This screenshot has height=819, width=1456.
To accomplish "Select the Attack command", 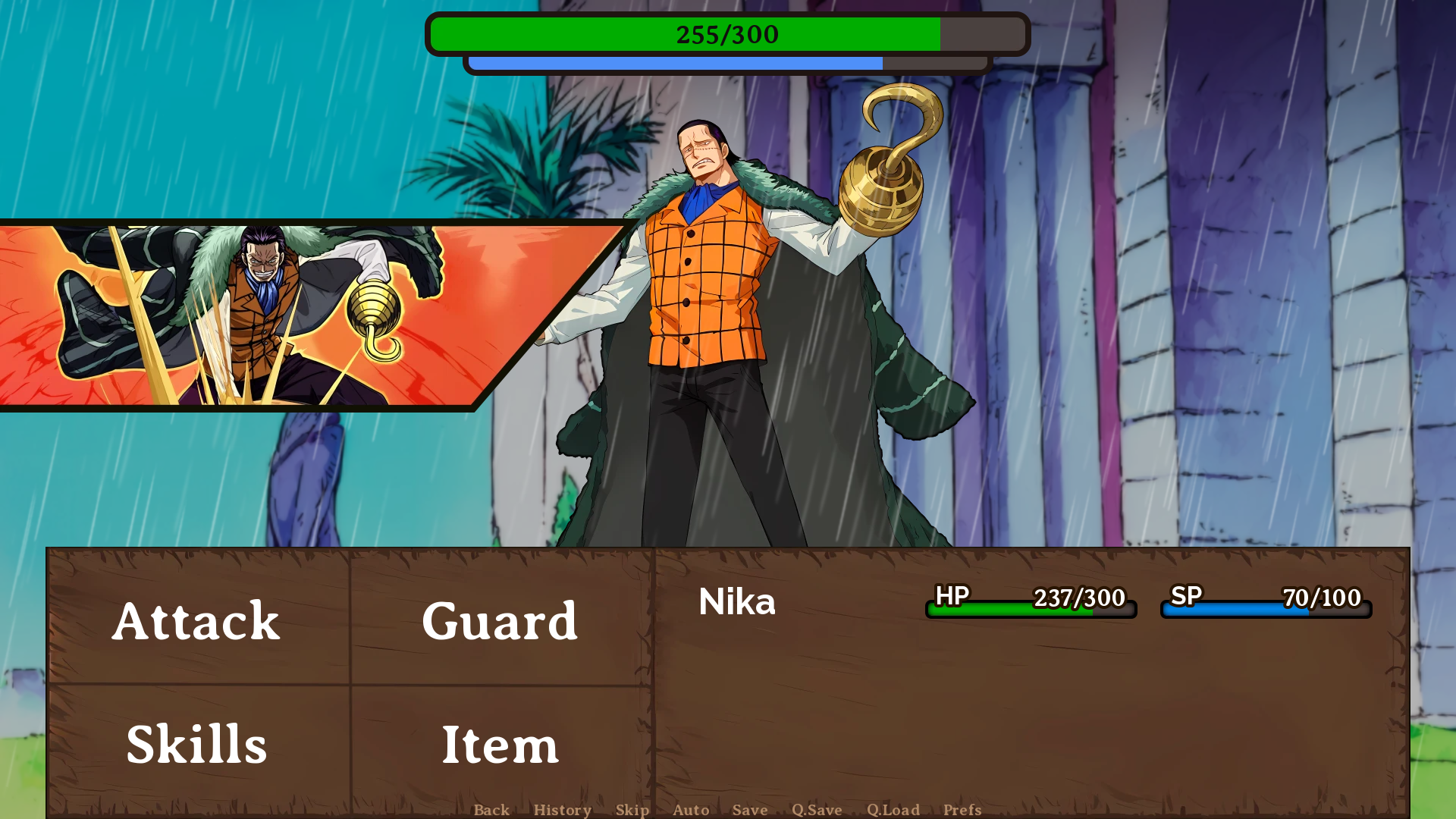I will 196,623.
